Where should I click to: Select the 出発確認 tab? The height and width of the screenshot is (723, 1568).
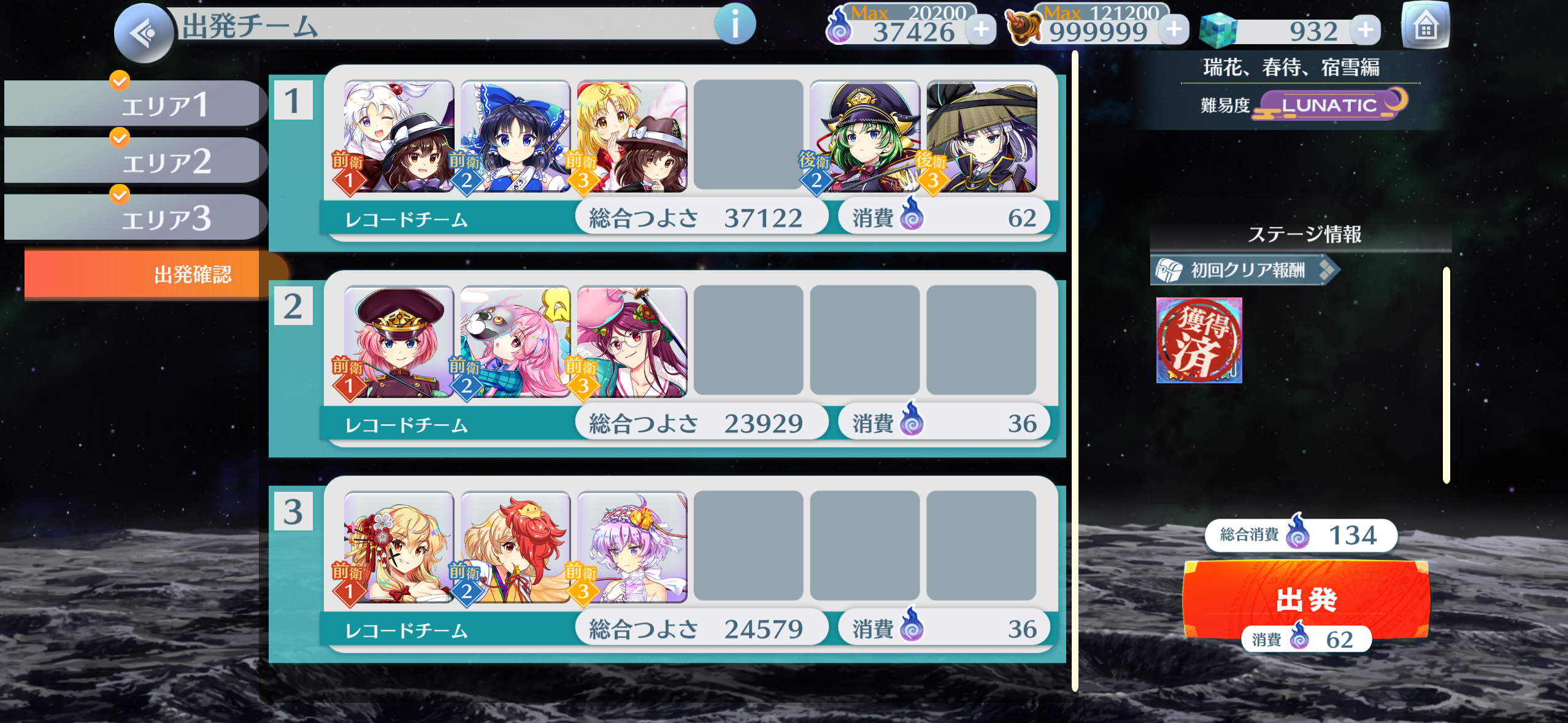tap(153, 274)
